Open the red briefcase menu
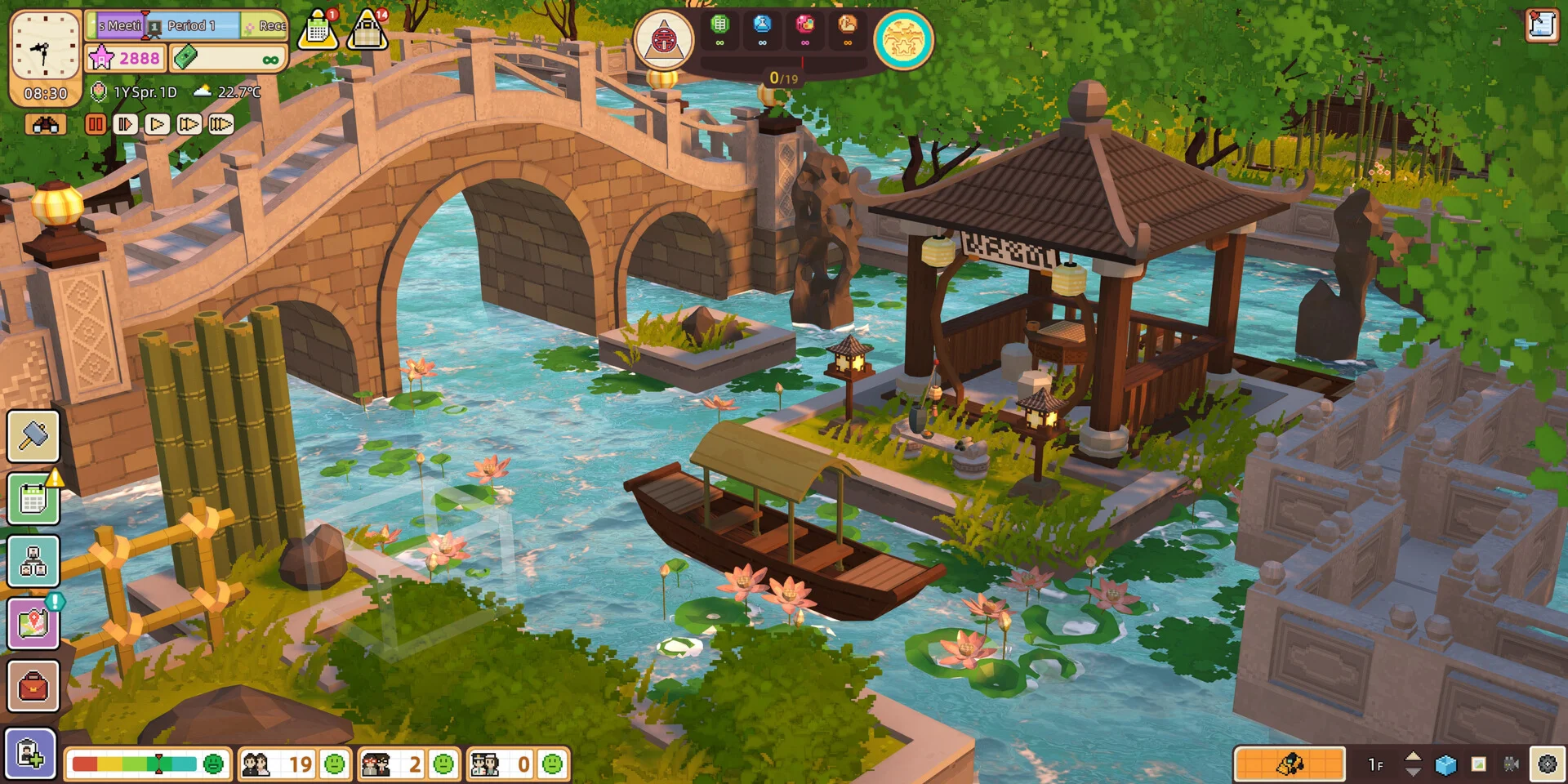Viewport: 1568px width, 784px height. 33,686
